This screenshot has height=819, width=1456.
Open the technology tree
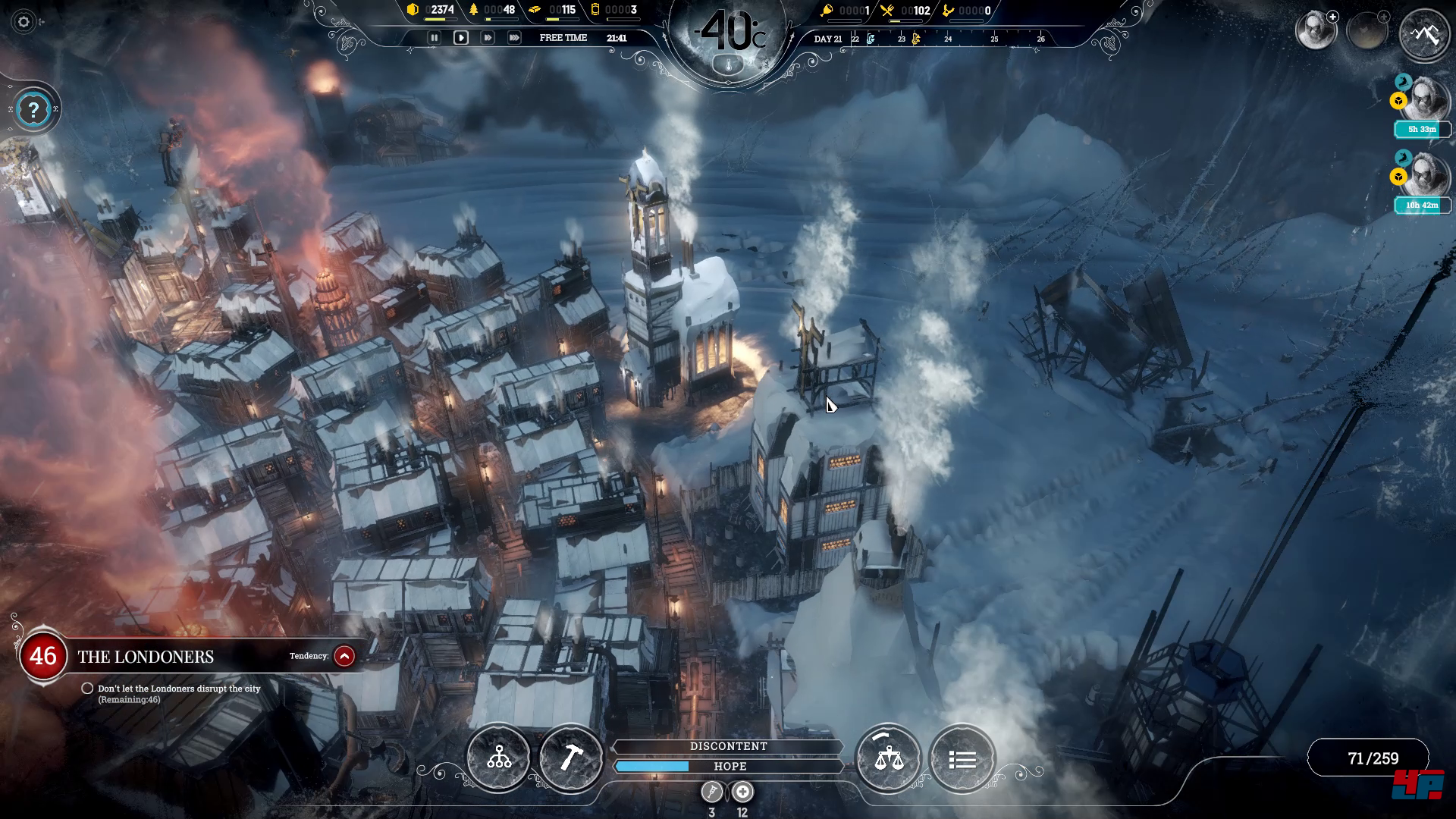tap(499, 758)
